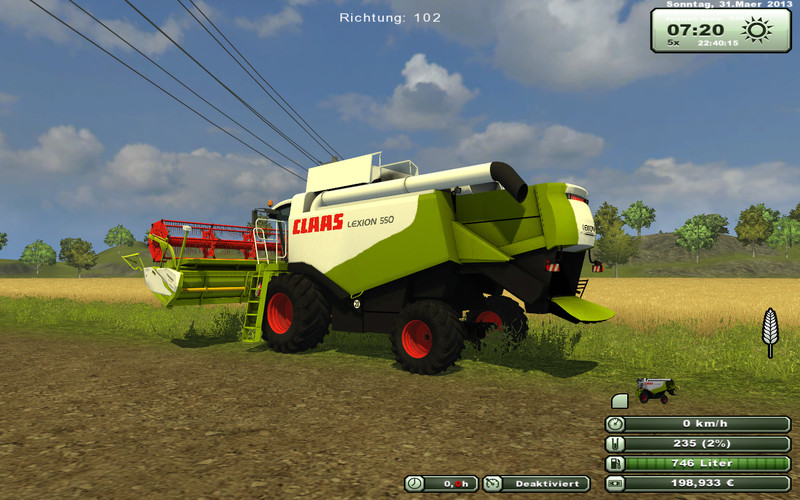
Task: Click the money banknote icon
Action: [616, 483]
